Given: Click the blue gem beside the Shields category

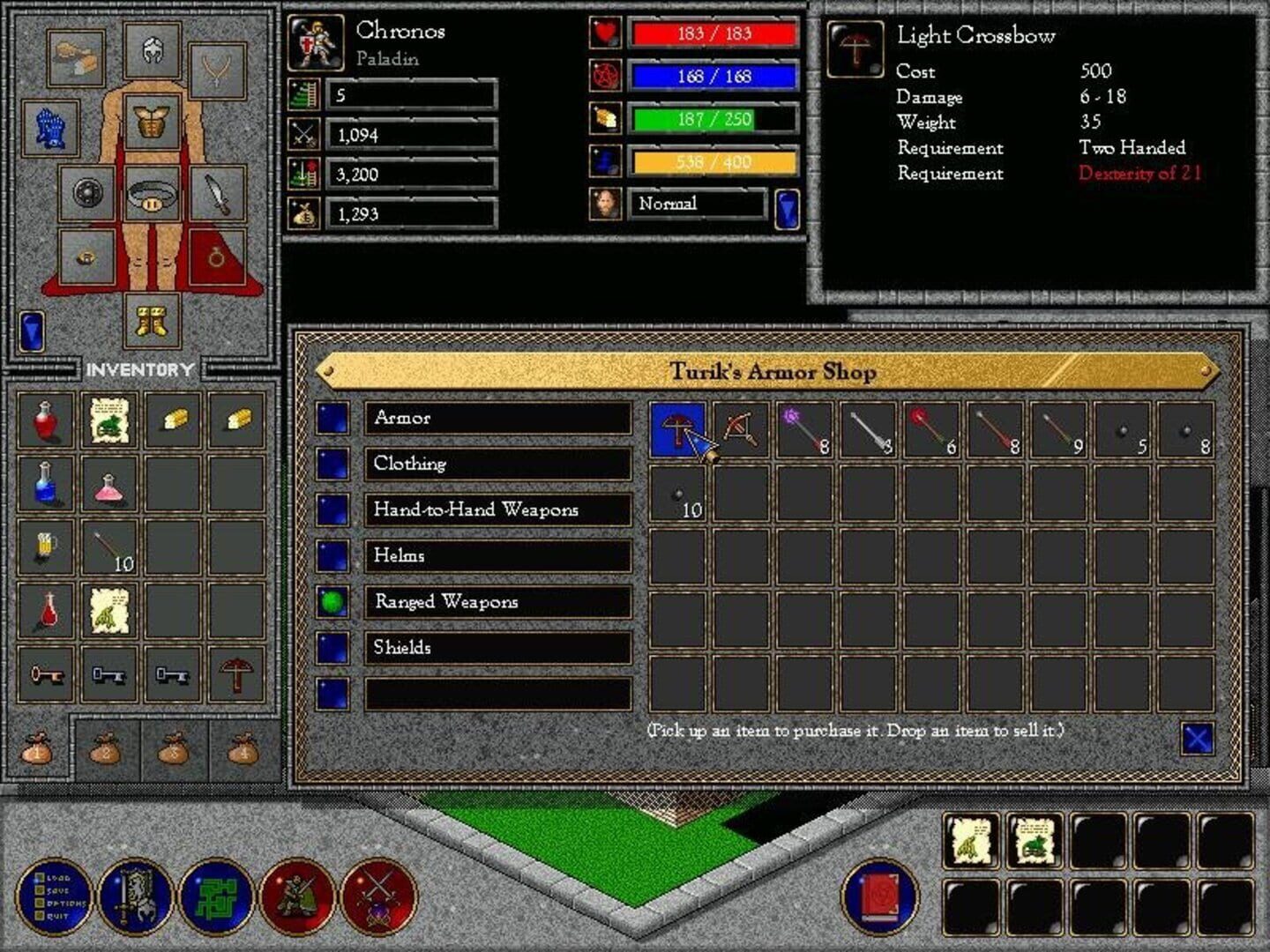Looking at the screenshot, I should (x=333, y=648).
